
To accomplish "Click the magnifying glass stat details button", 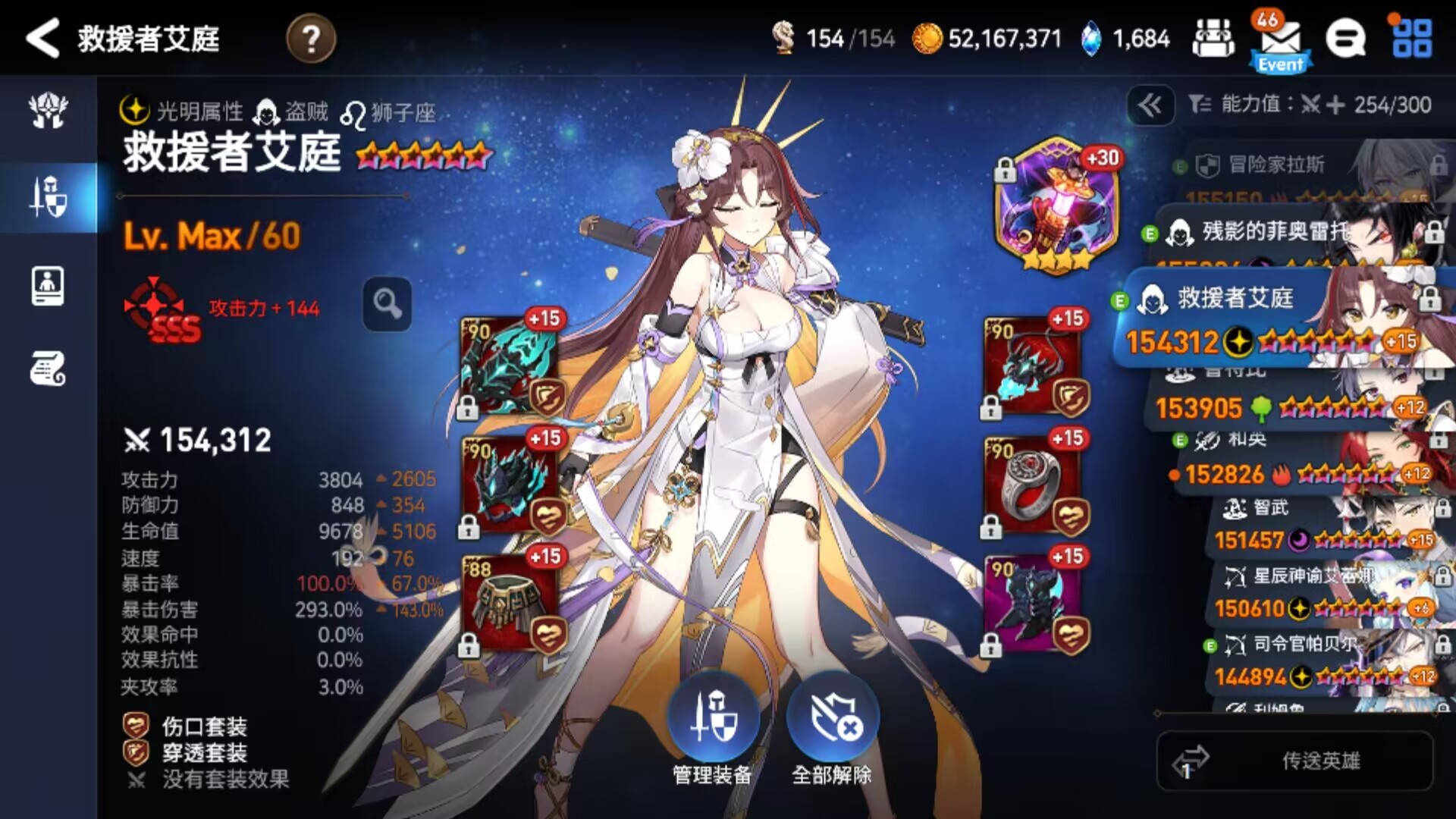I will [x=388, y=304].
